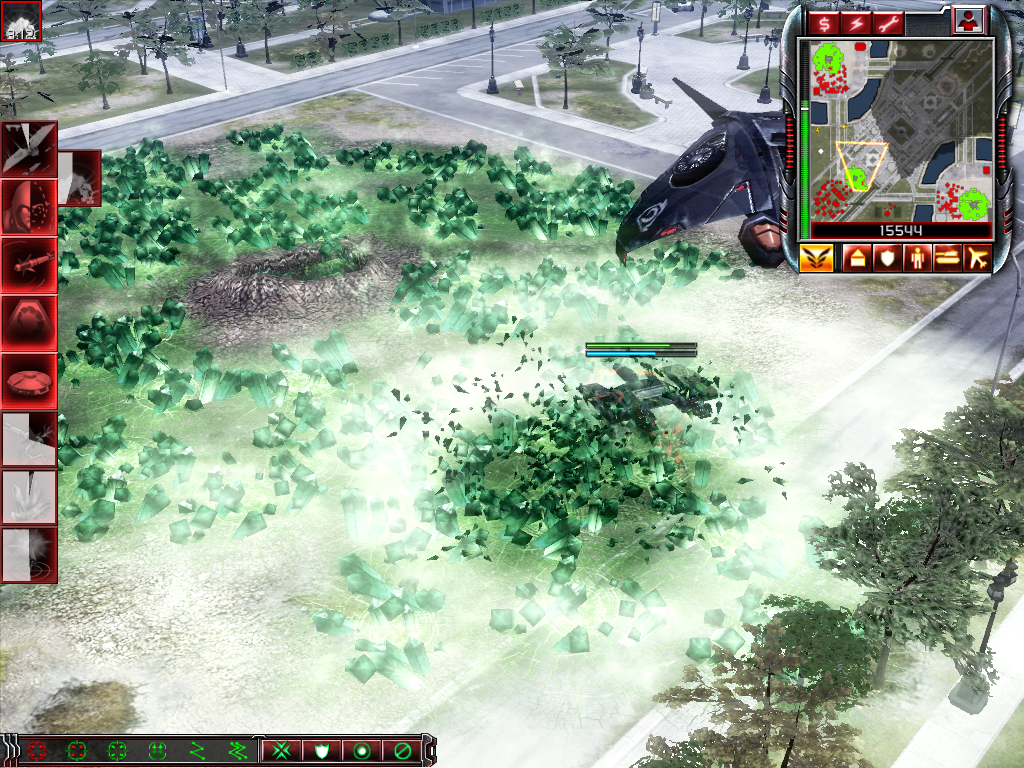
Task: Open the shield defenses build tab
Action: [x=886, y=258]
